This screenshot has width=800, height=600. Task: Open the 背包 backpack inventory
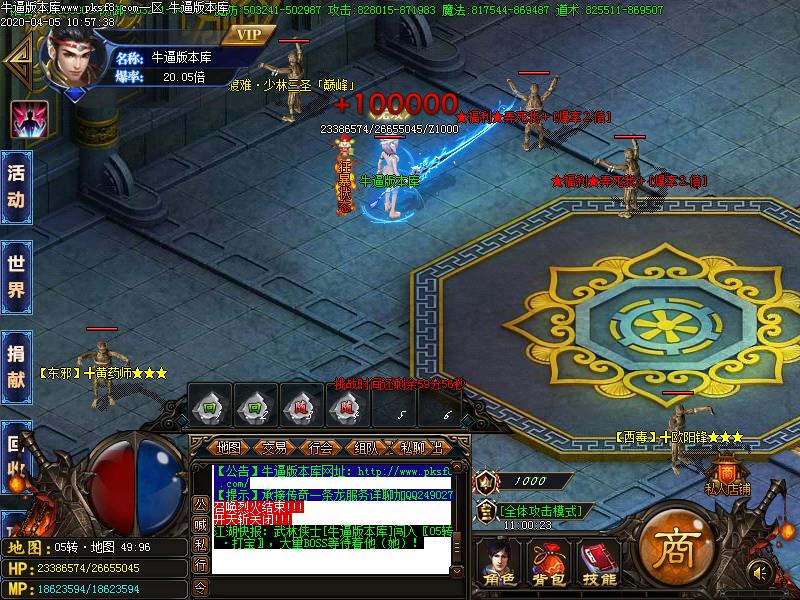tap(547, 565)
